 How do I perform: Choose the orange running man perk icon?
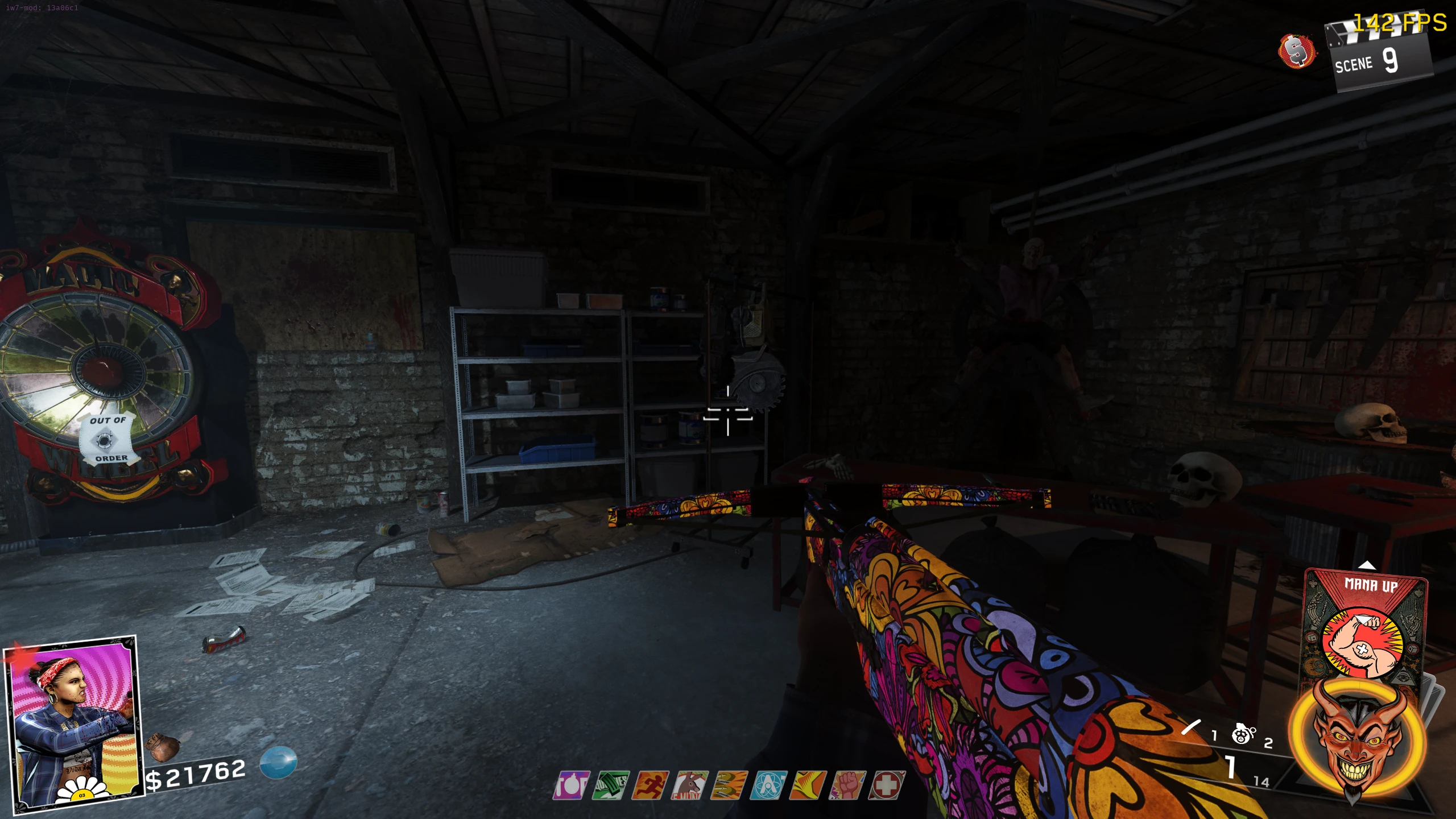pos(650,785)
